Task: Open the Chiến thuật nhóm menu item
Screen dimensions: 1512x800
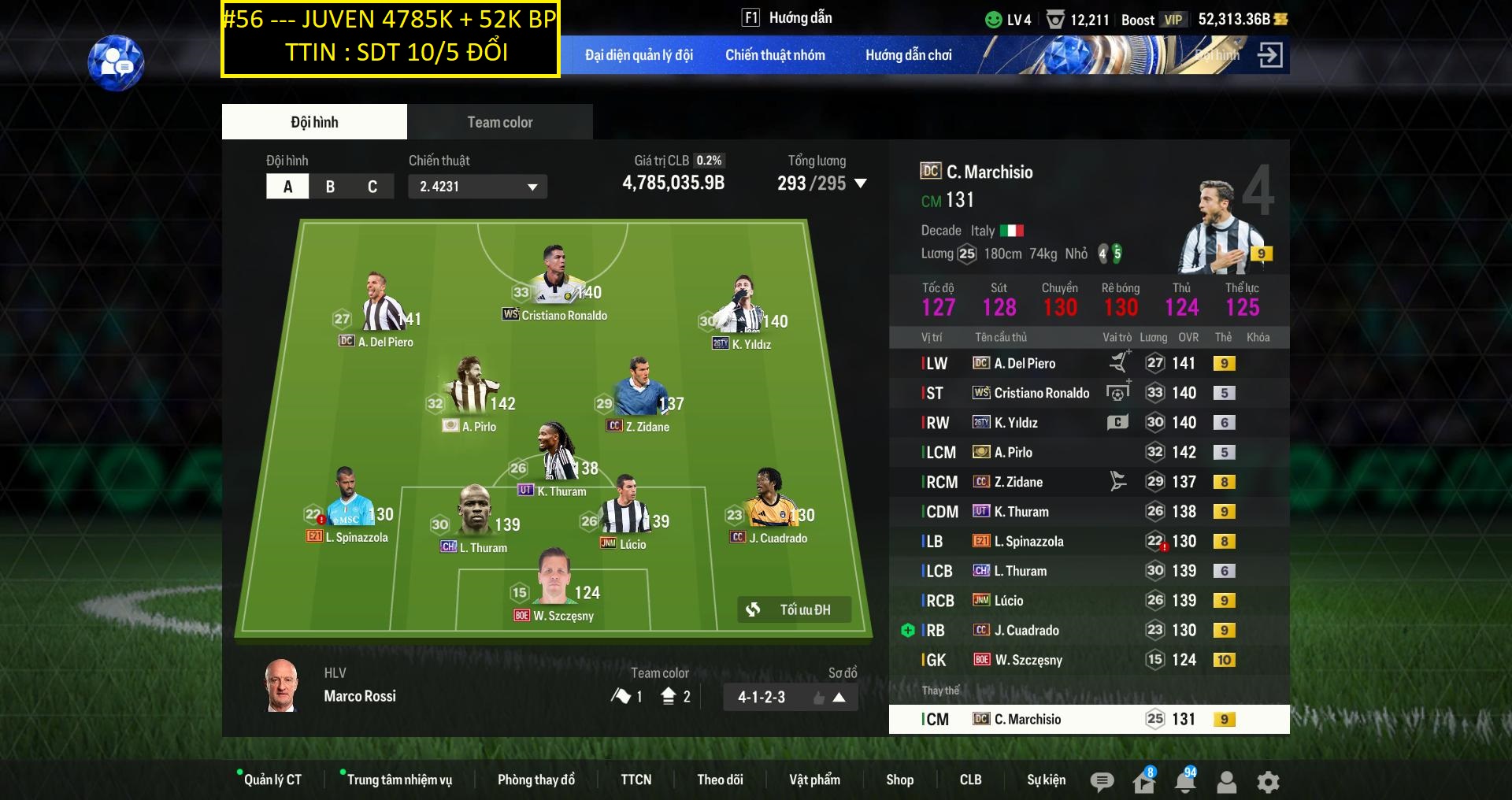Action: (x=775, y=55)
